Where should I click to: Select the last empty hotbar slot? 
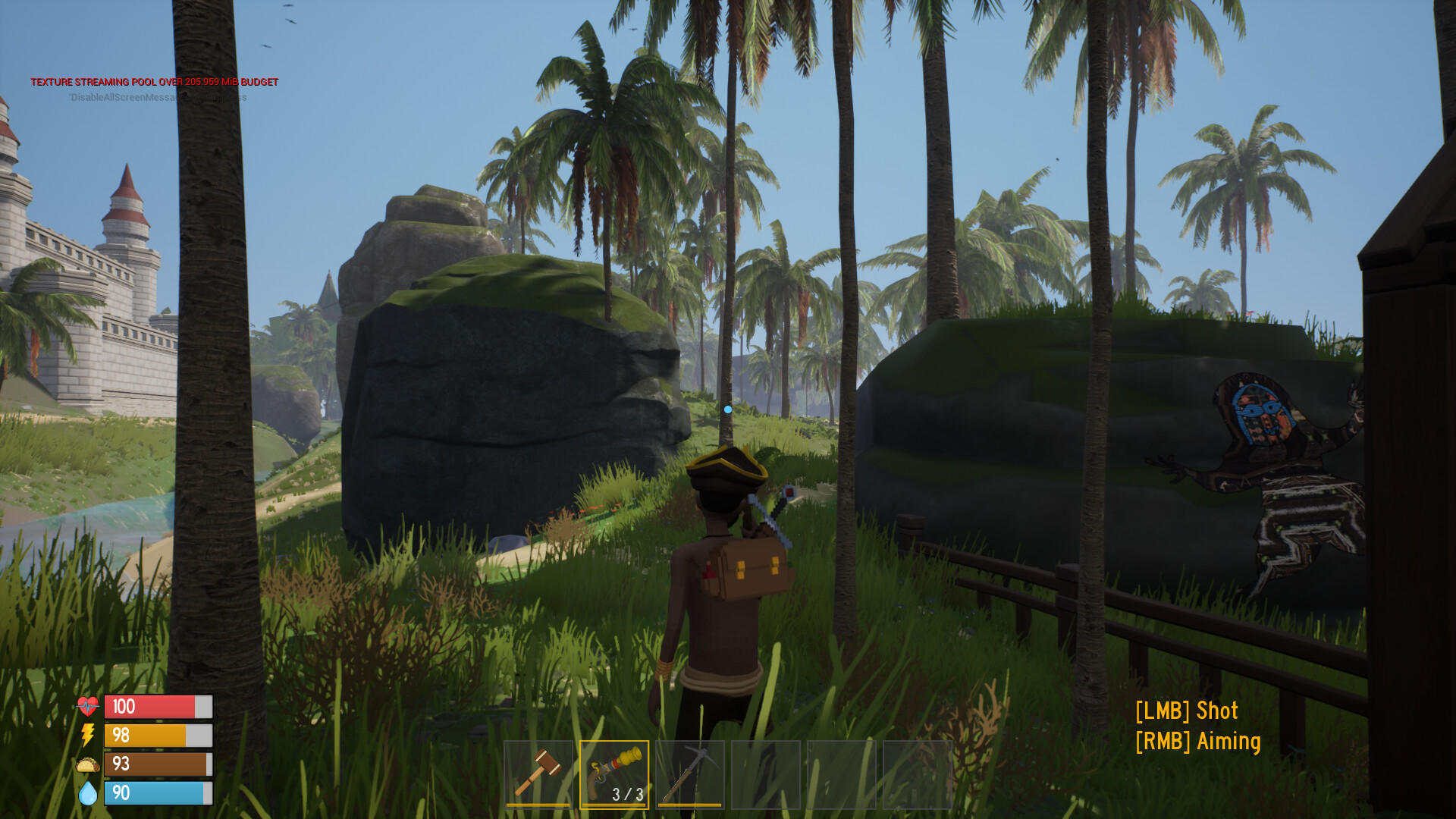[x=918, y=774]
